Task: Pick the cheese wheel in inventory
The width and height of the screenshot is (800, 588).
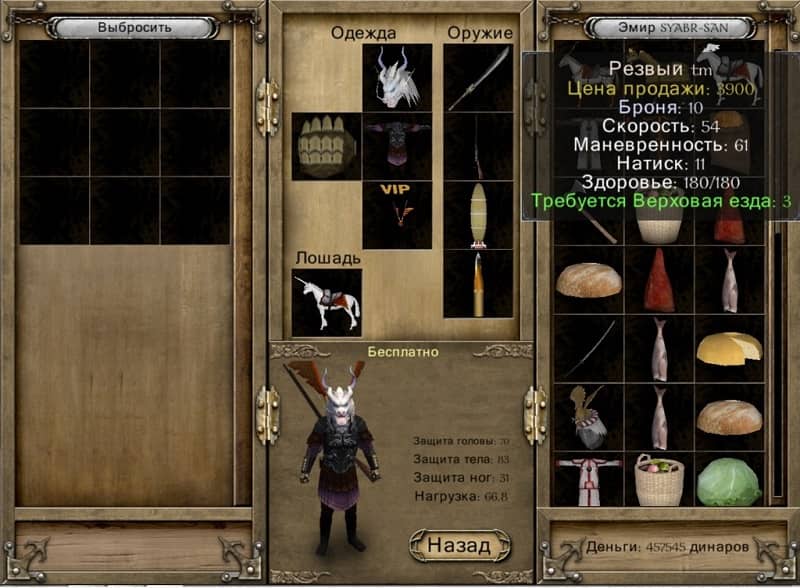Action: [x=729, y=348]
